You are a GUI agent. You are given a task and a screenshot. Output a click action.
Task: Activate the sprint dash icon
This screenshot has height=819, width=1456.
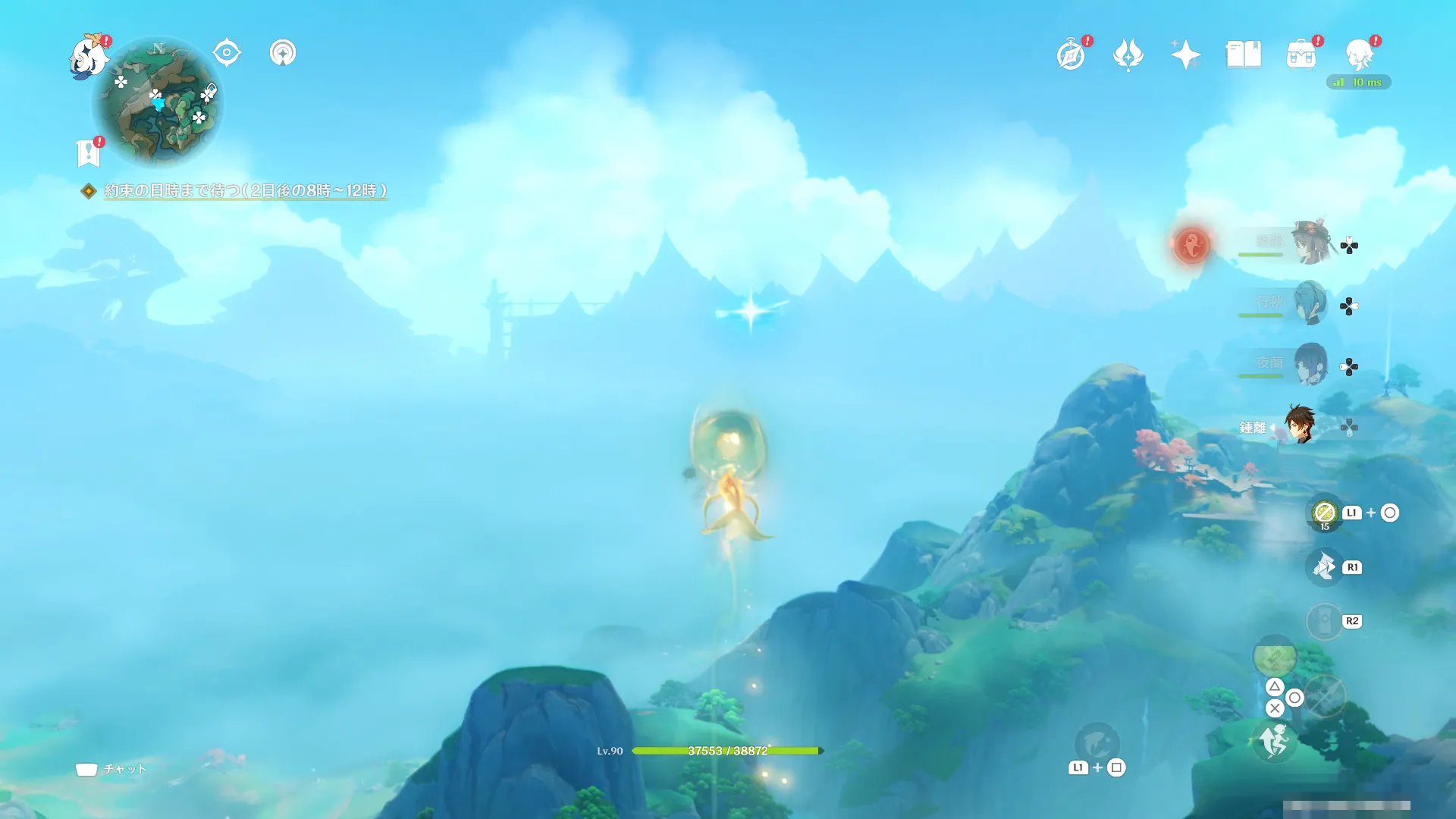click(1274, 741)
